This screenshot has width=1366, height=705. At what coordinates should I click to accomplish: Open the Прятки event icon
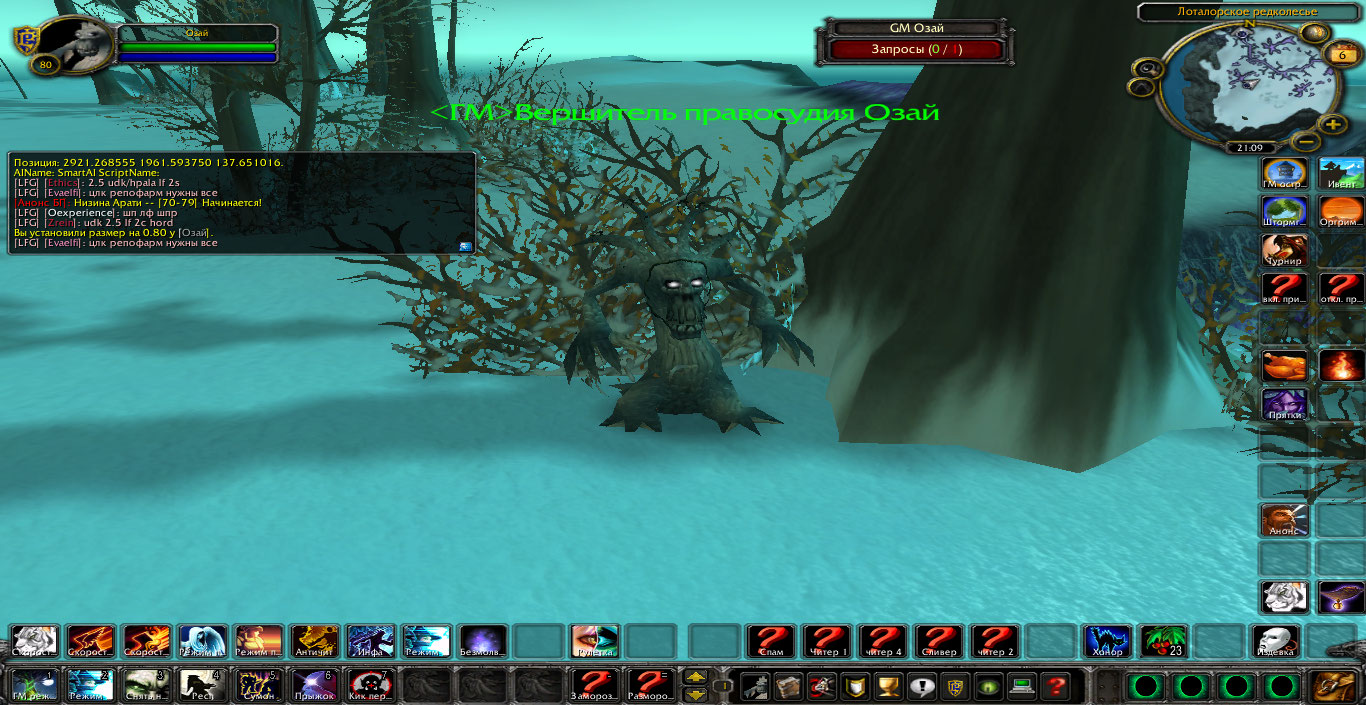coord(1284,404)
